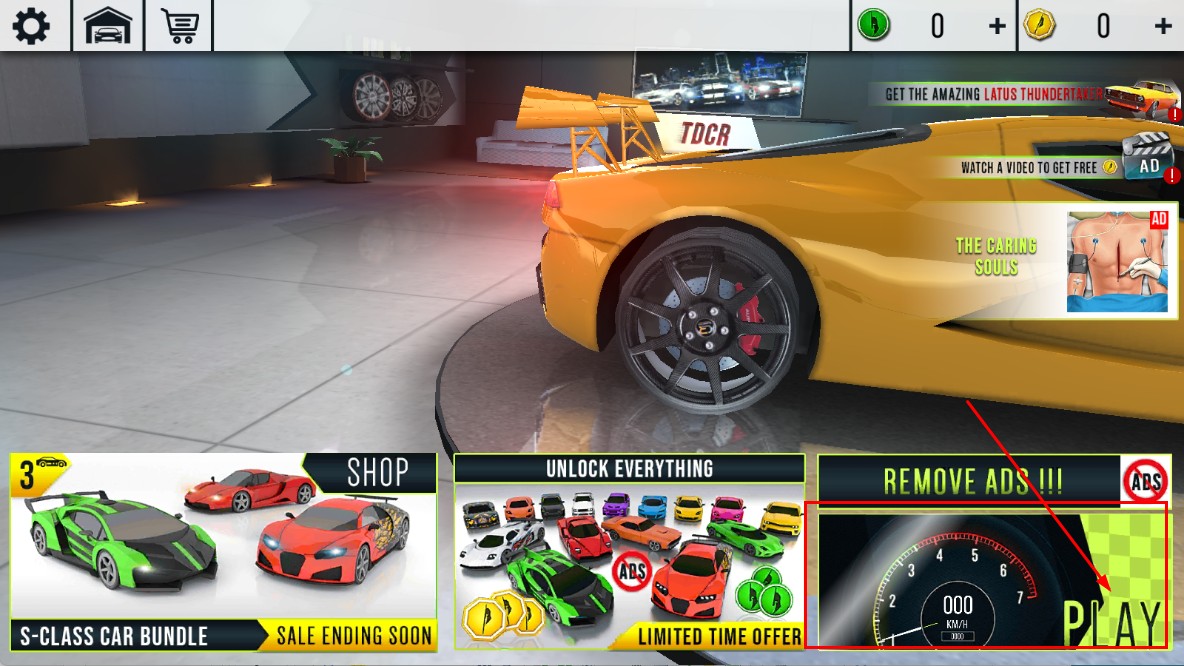The image size is (1184, 666).
Task: Open the settings gear menu
Action: (31, 25)
